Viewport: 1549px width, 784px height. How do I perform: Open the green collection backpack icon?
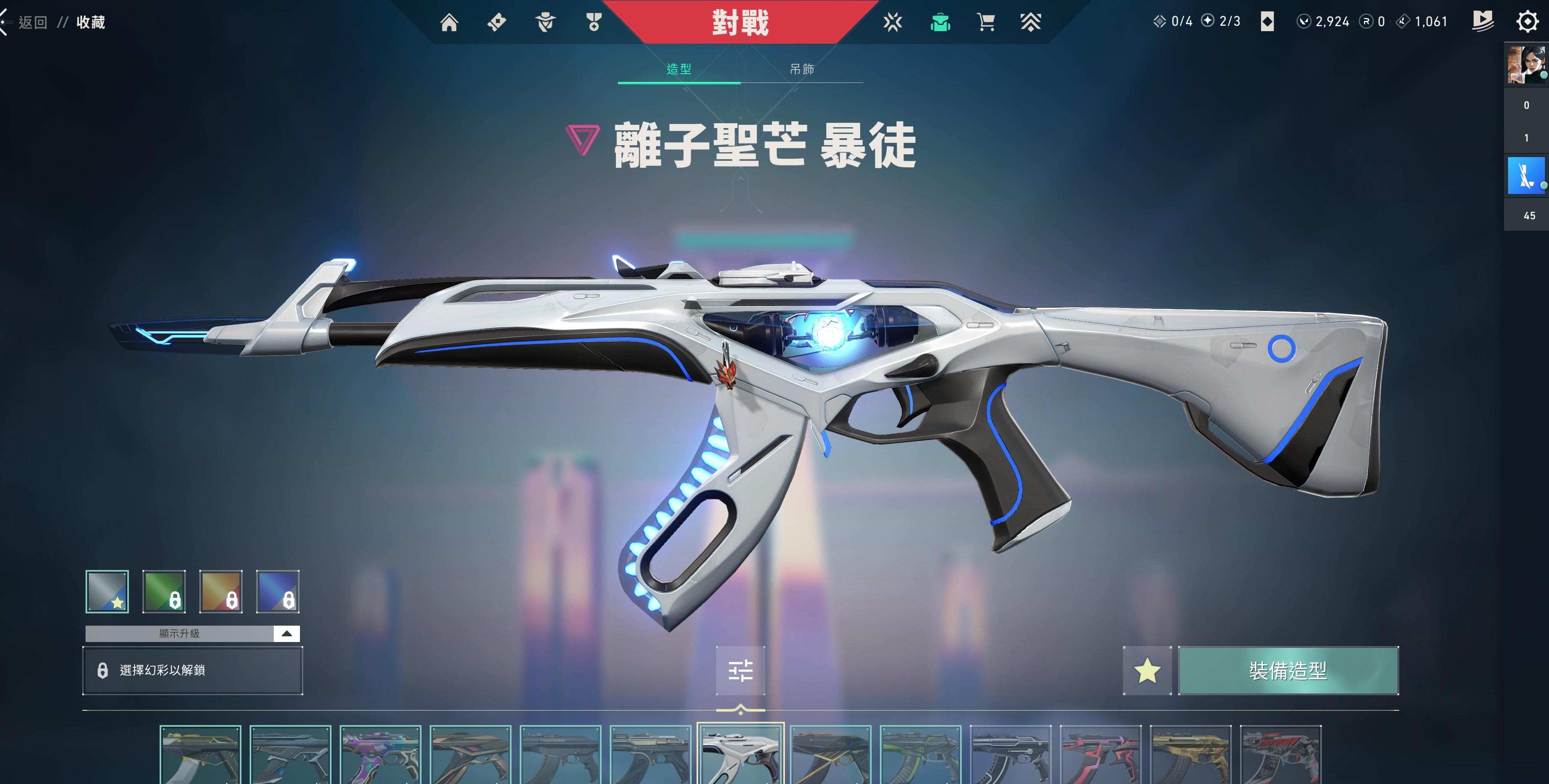tap(940, 23)
